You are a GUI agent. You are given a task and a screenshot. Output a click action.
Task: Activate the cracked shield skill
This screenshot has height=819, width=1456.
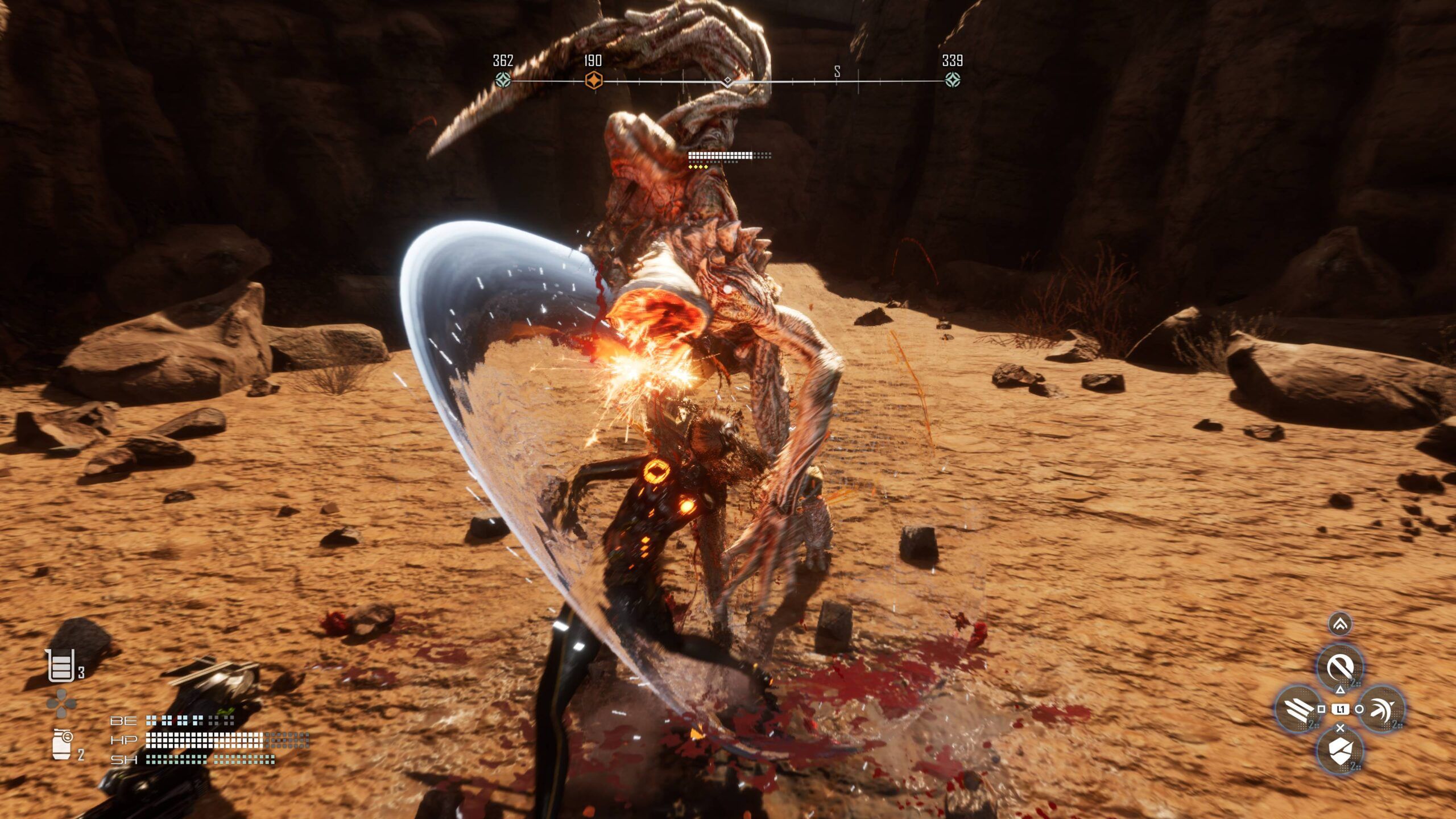pyautogui.click(x=1339, y=751)
